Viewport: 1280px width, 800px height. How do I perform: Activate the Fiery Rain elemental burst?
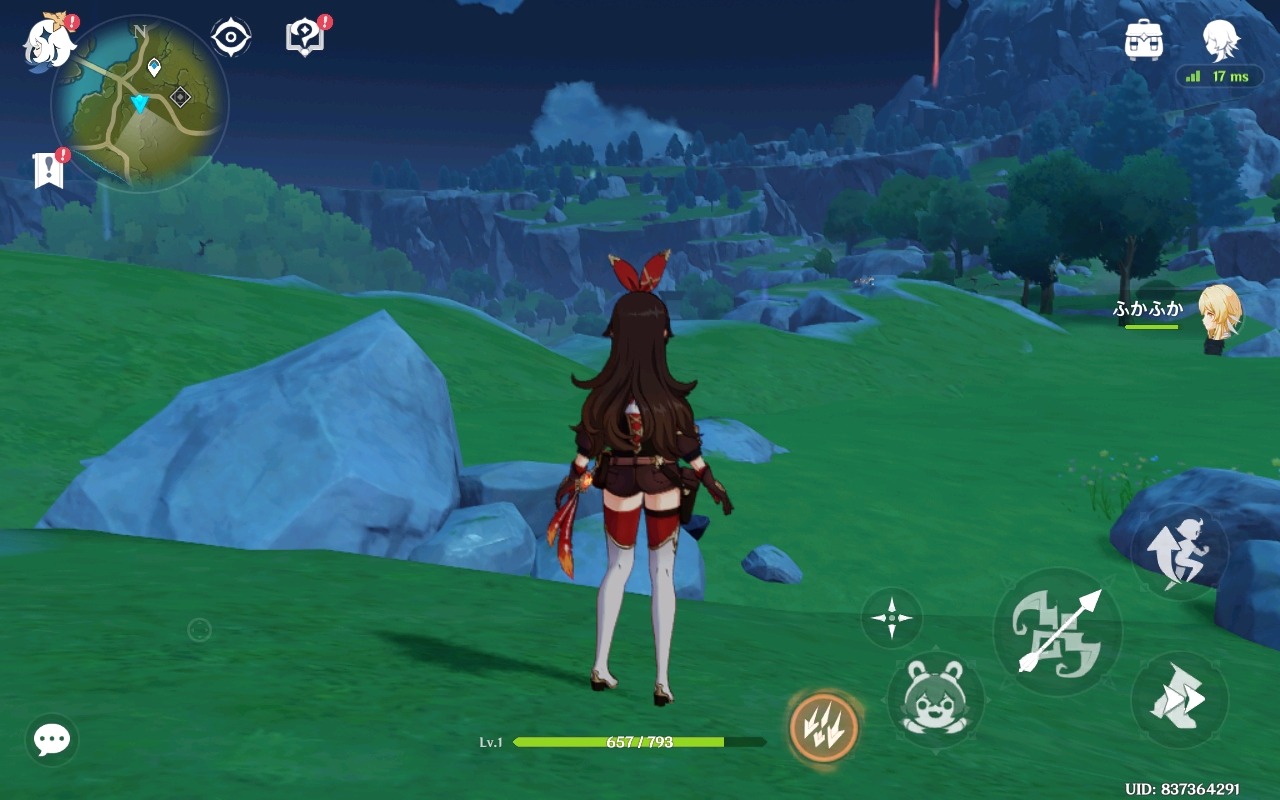pos(824,727)
